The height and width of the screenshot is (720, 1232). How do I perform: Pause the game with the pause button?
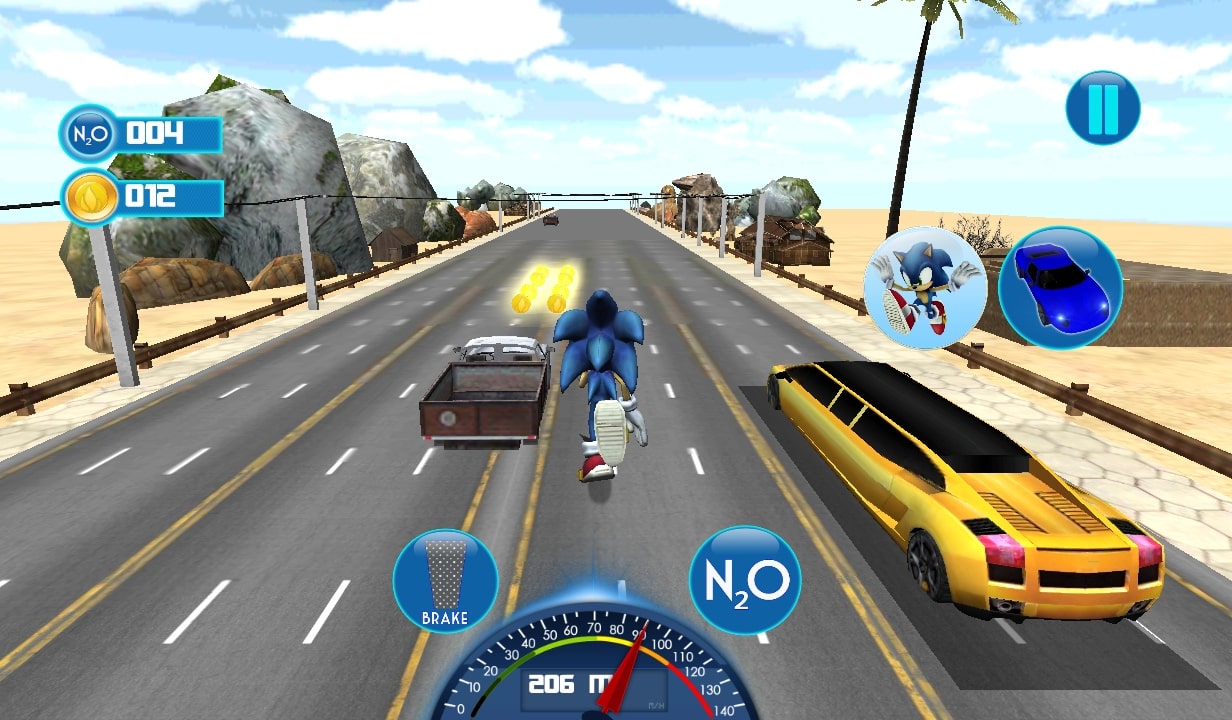[1102, 107]
